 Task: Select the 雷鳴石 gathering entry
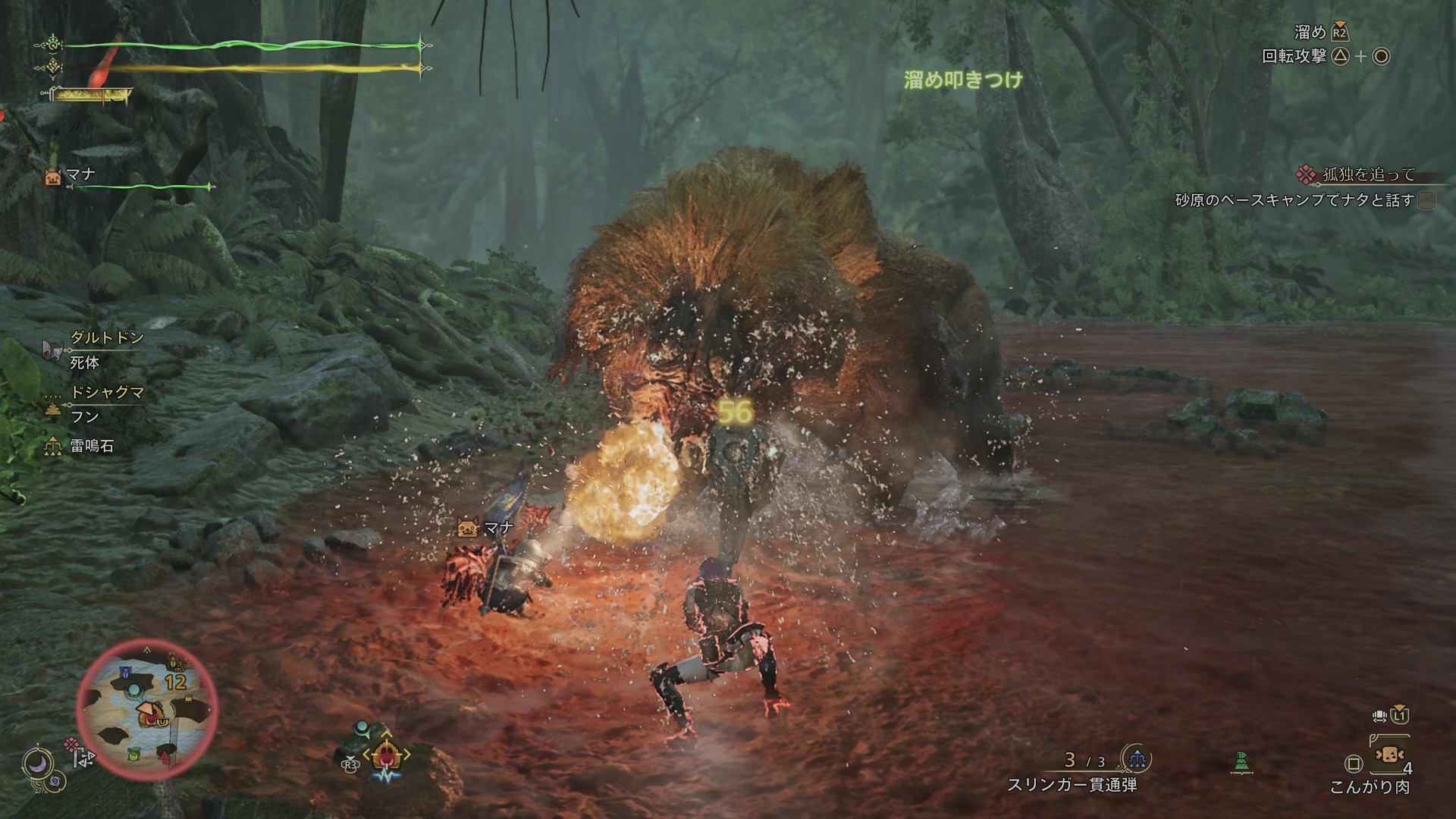pos(91,446)
